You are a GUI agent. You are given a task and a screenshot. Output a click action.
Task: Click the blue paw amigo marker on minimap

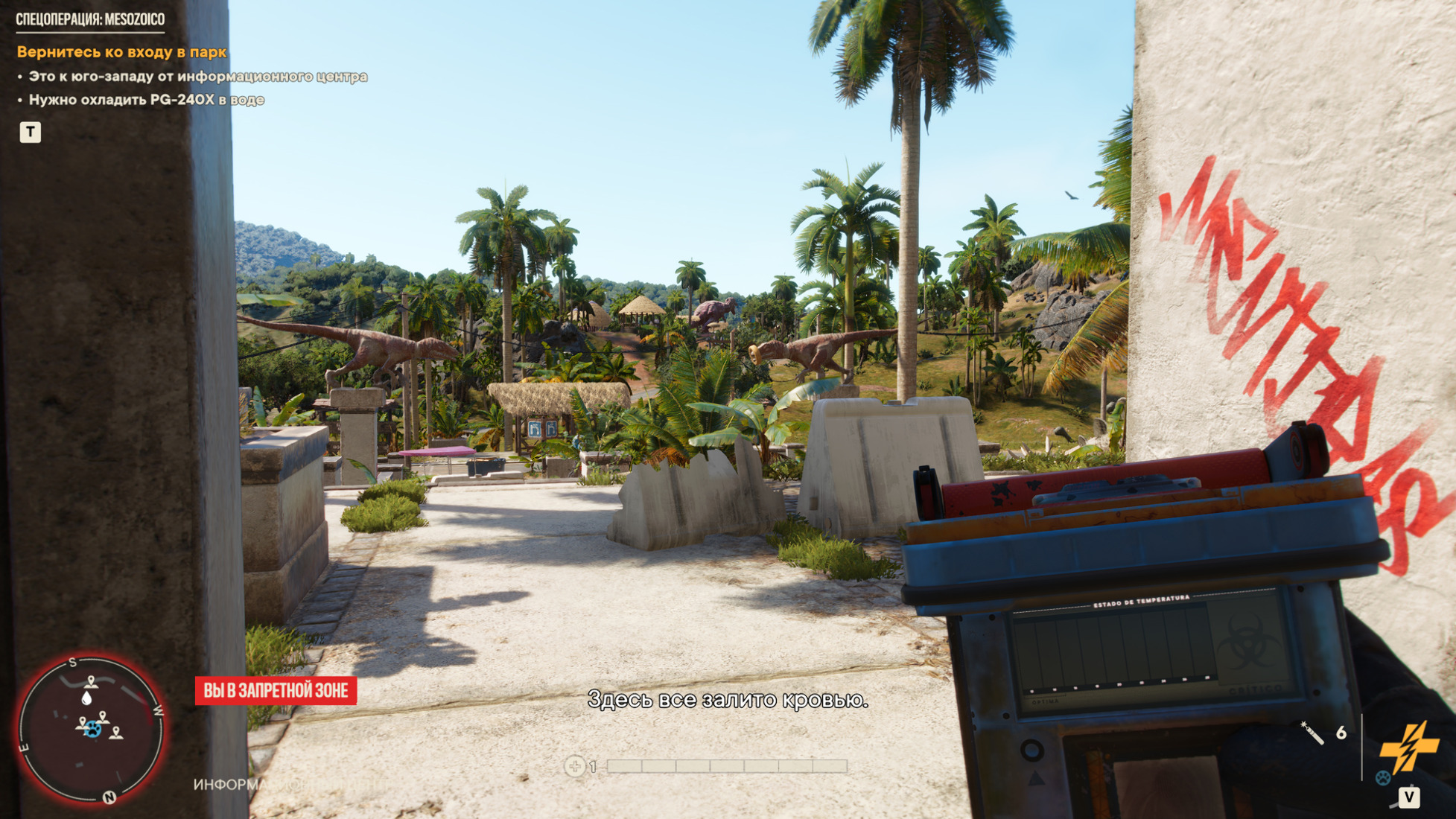(92, 730)
